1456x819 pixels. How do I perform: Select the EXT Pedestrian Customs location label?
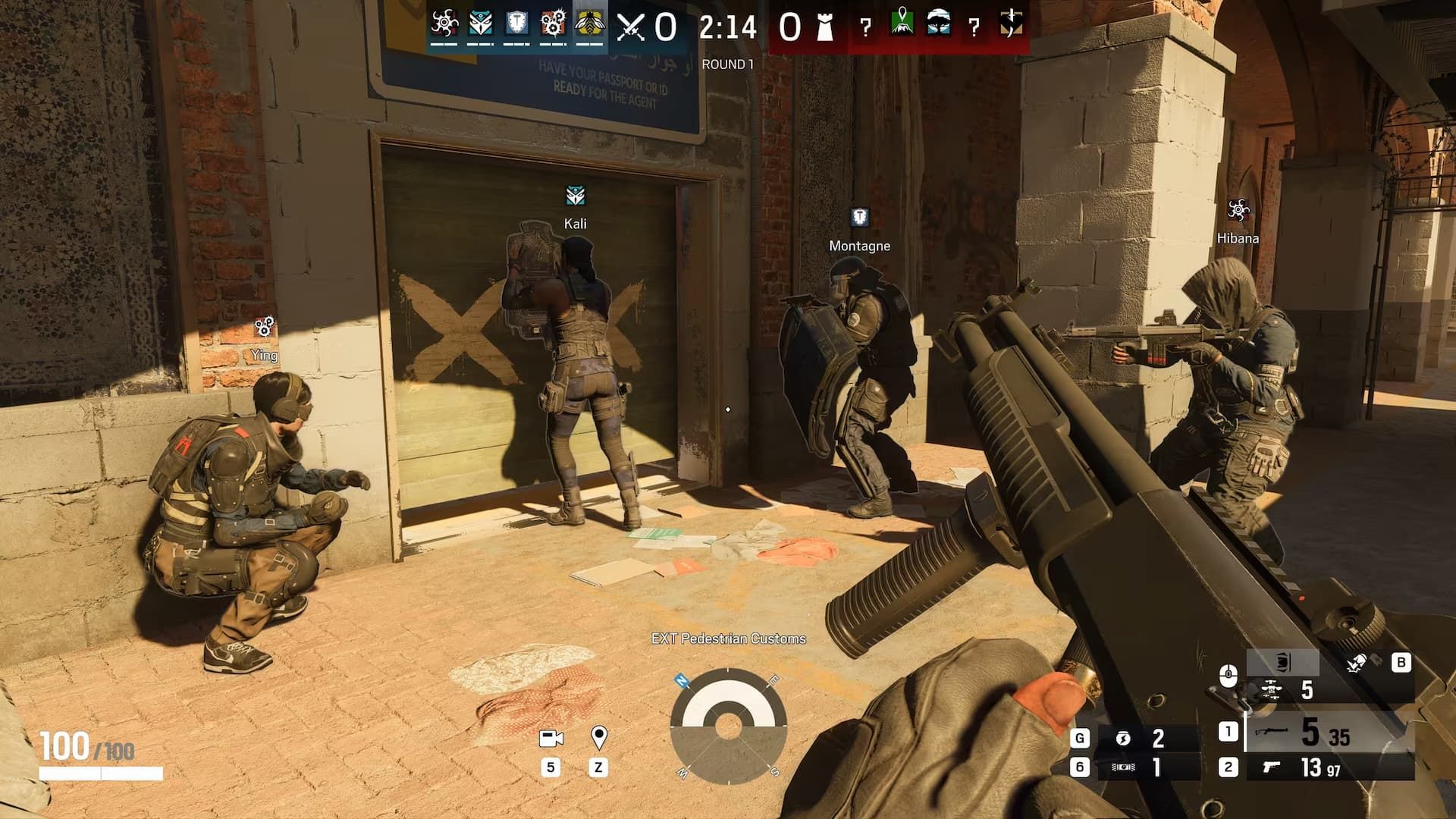click(730, 639)
